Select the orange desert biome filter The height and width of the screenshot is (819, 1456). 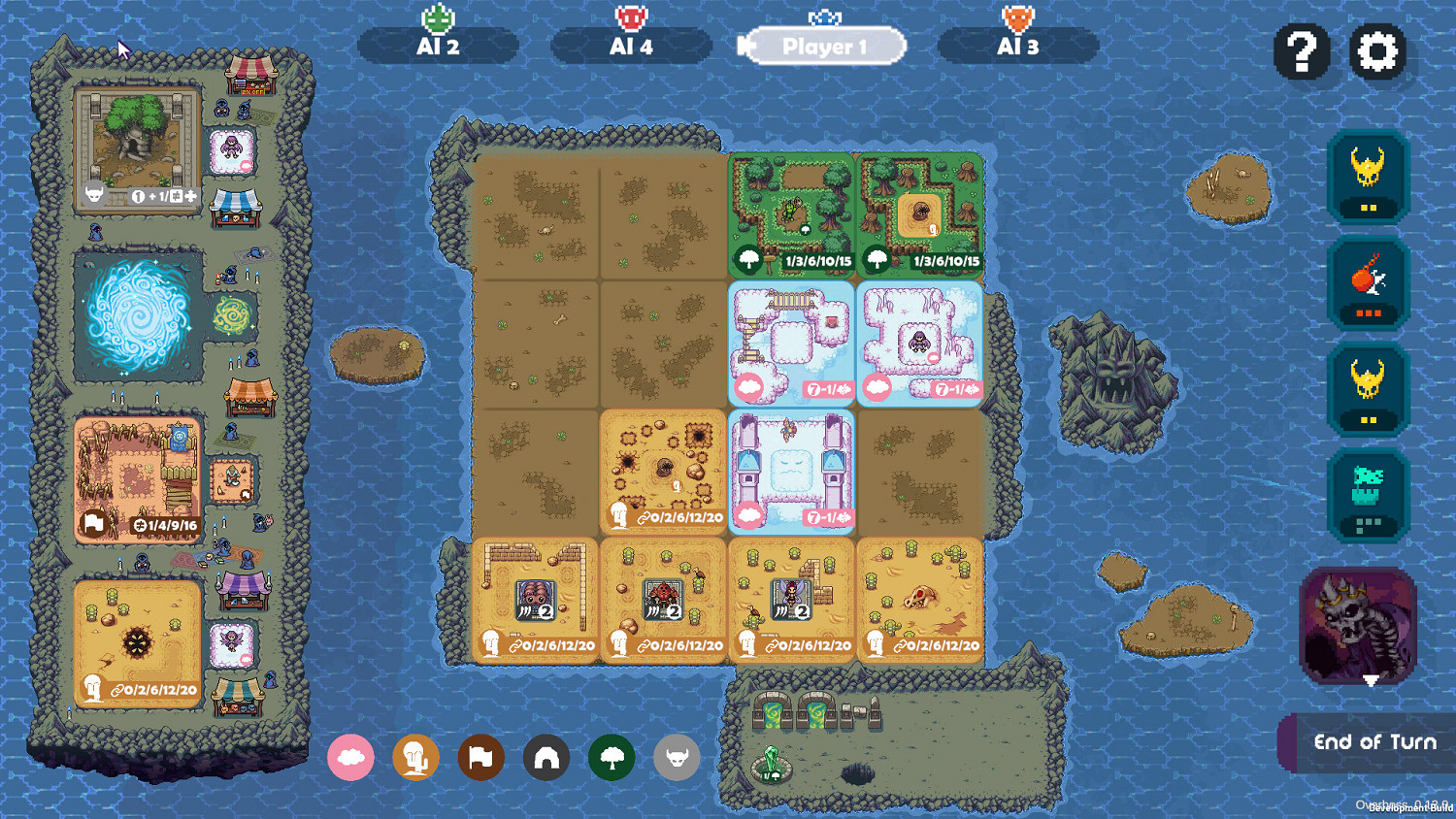coord(416,757)
